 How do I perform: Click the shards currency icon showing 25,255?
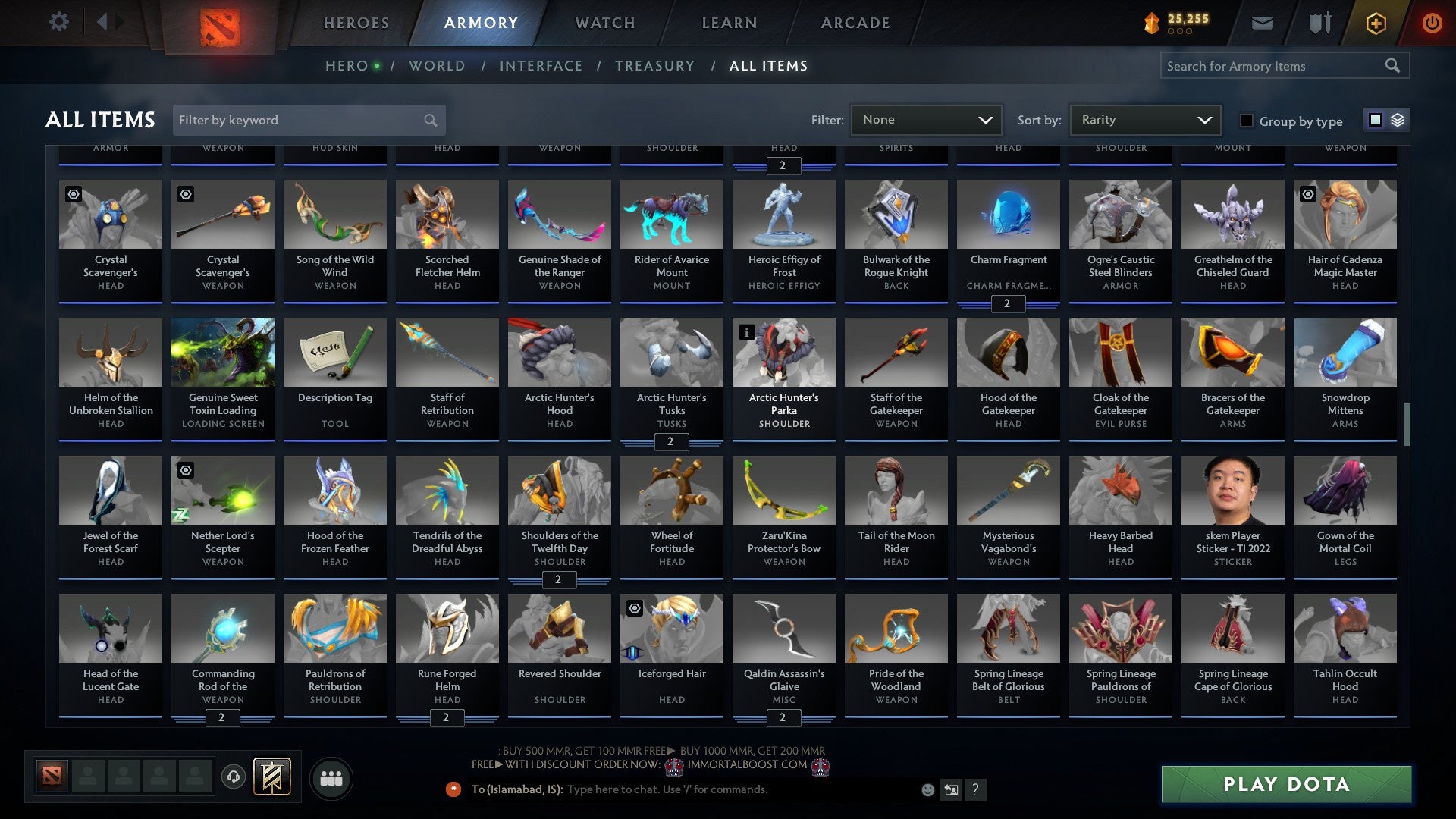pos(1150,22)
